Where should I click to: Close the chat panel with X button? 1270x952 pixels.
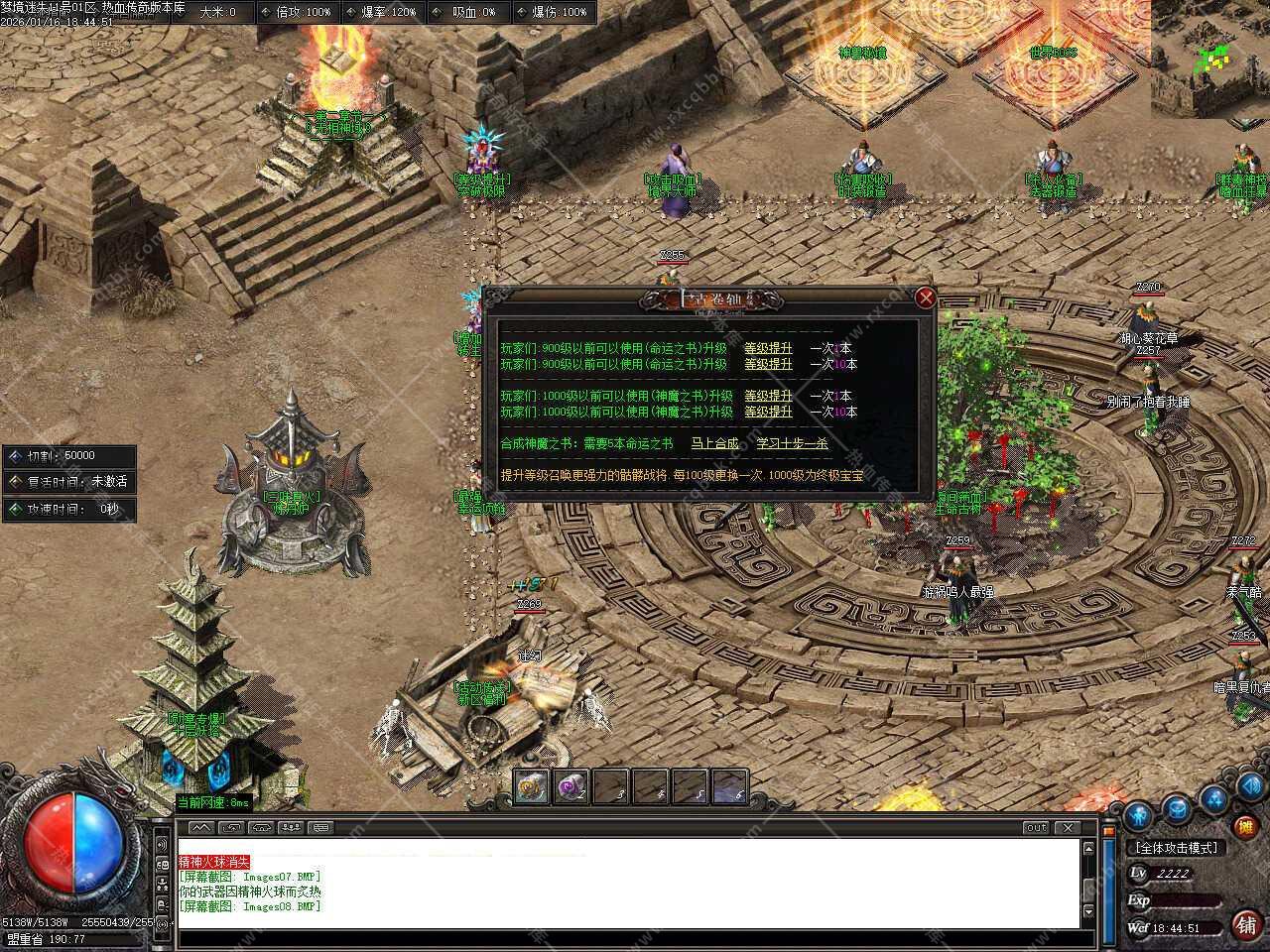pos(1068,827)
